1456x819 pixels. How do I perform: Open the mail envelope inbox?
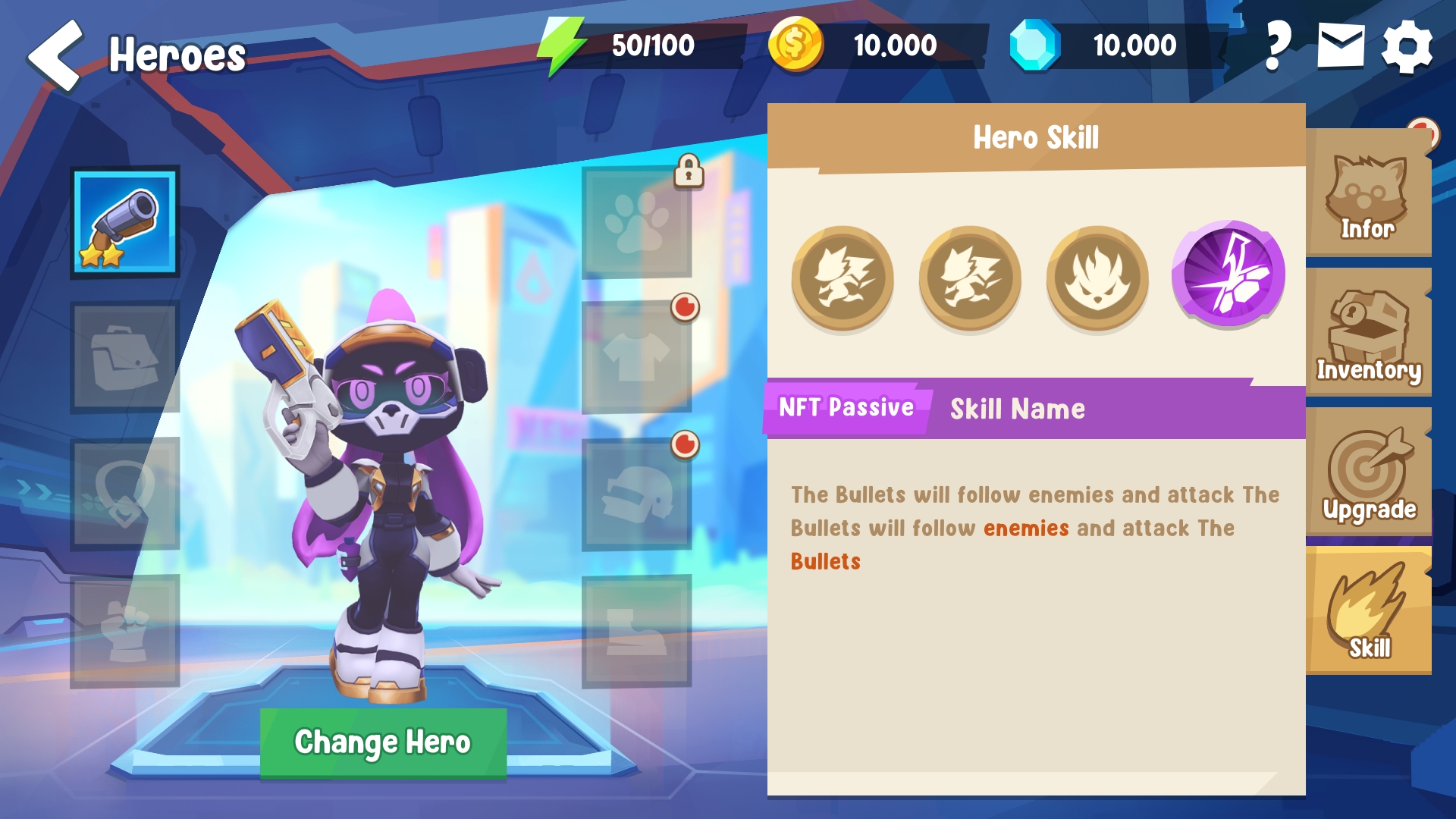pos(1341,45)
